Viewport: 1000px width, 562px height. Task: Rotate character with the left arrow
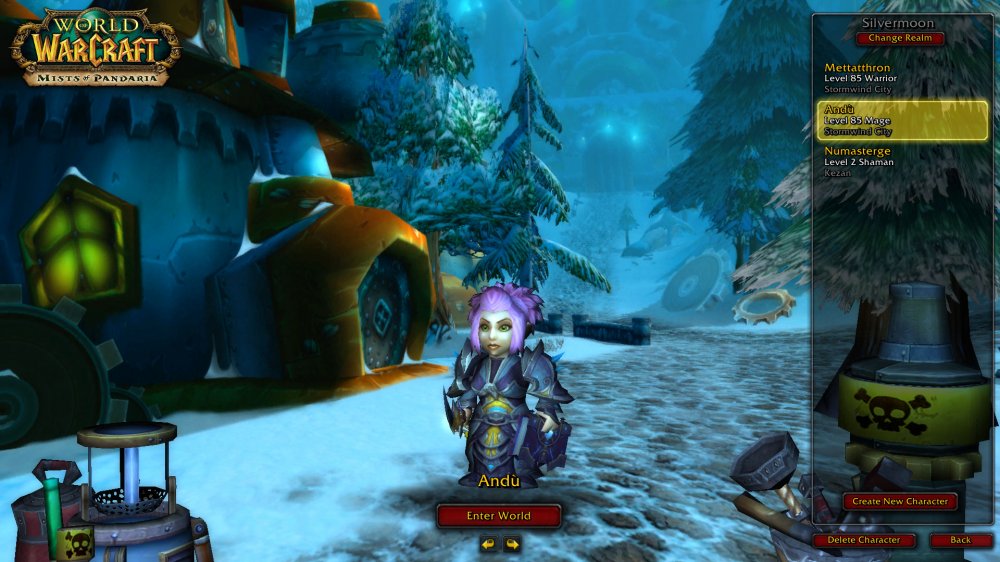[x=488, y=544]
